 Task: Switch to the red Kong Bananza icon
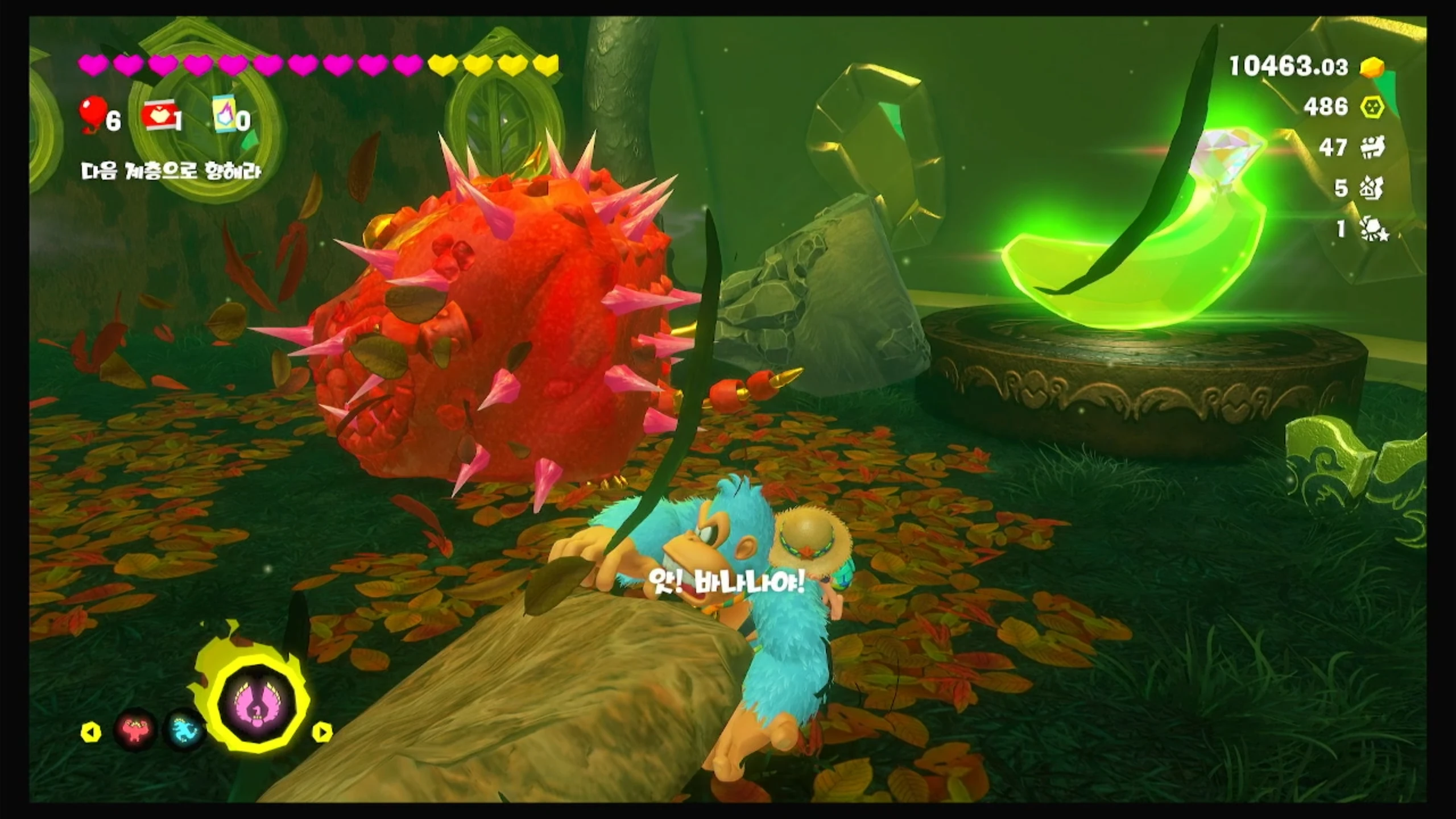point(135,730)
